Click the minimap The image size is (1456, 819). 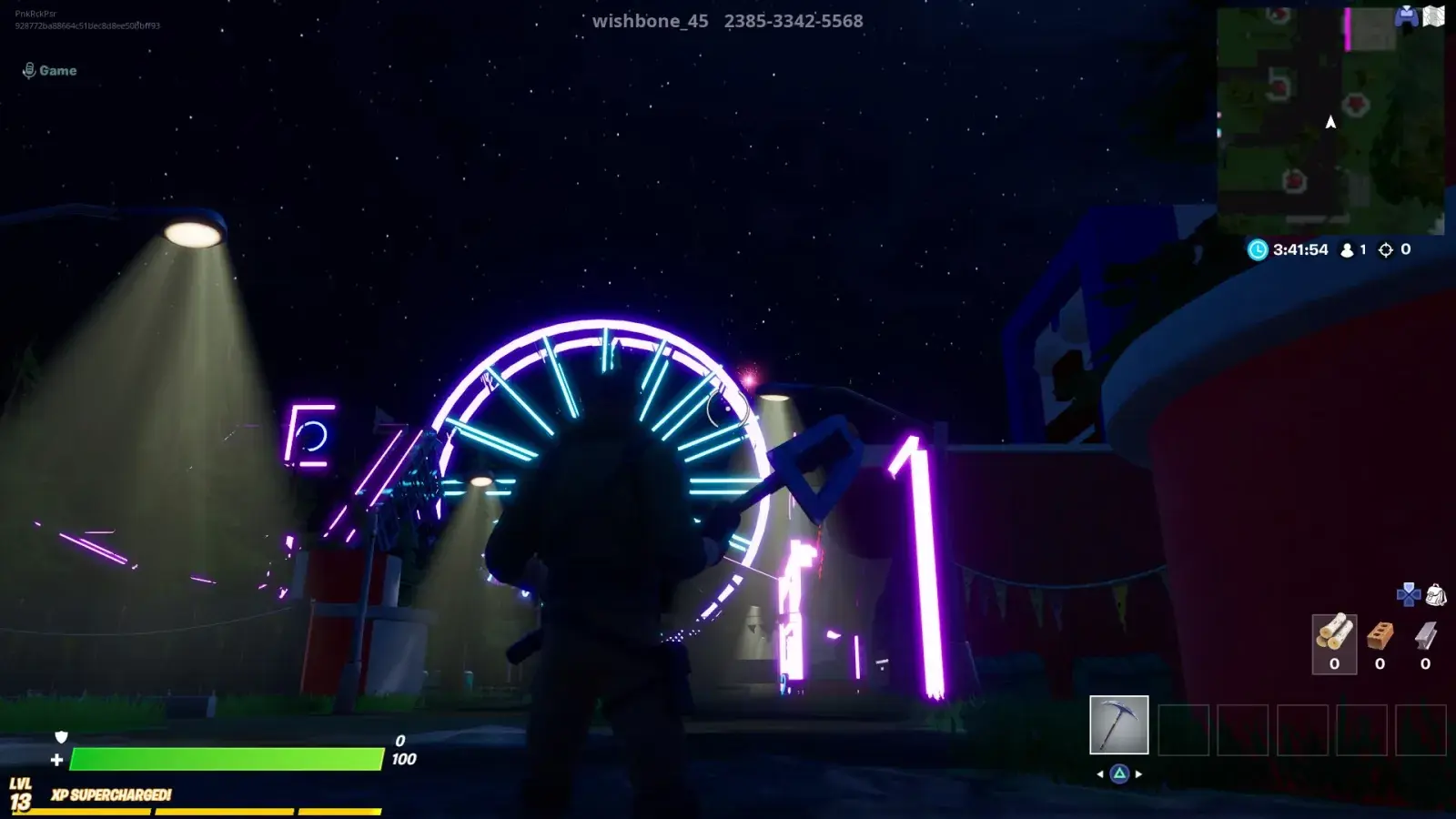tap(1330, 121)
